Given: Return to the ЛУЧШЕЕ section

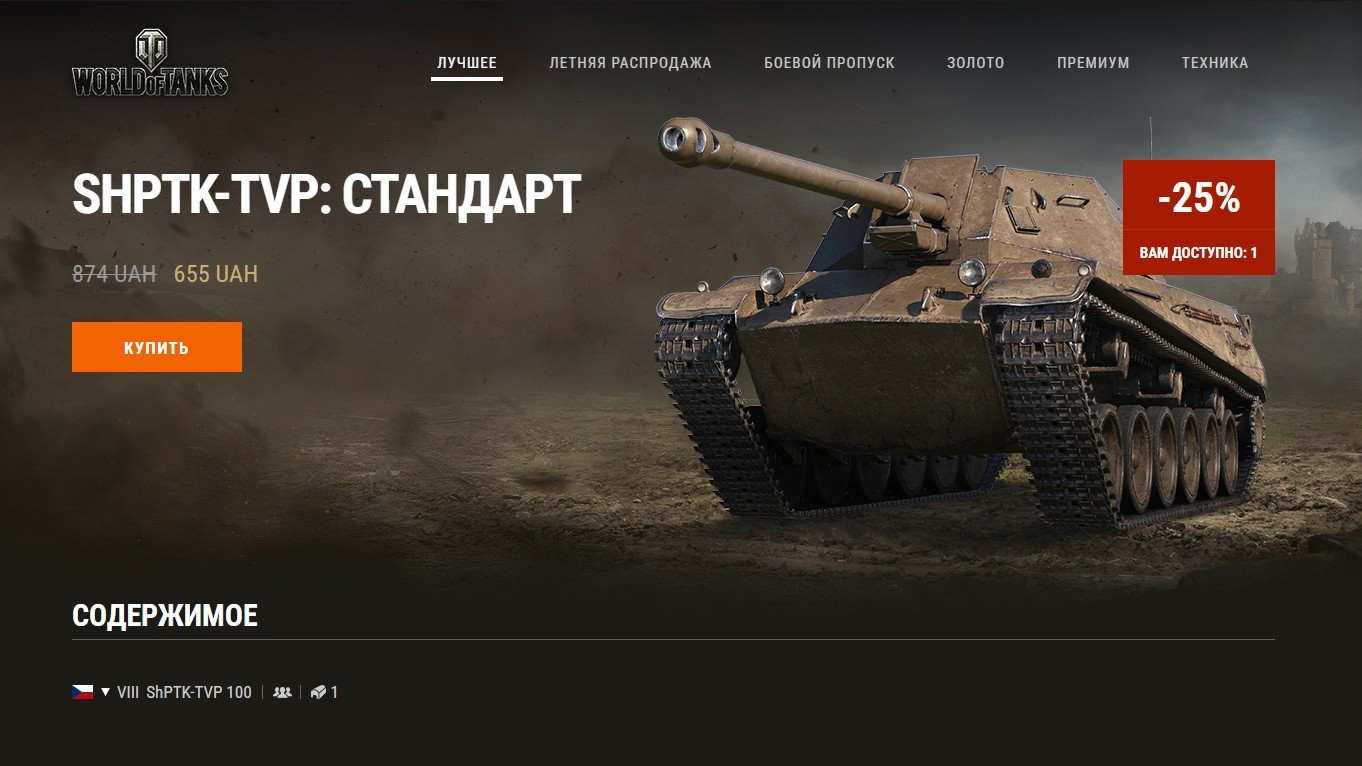Looking at the screenshot, I should tap(466, 62).
